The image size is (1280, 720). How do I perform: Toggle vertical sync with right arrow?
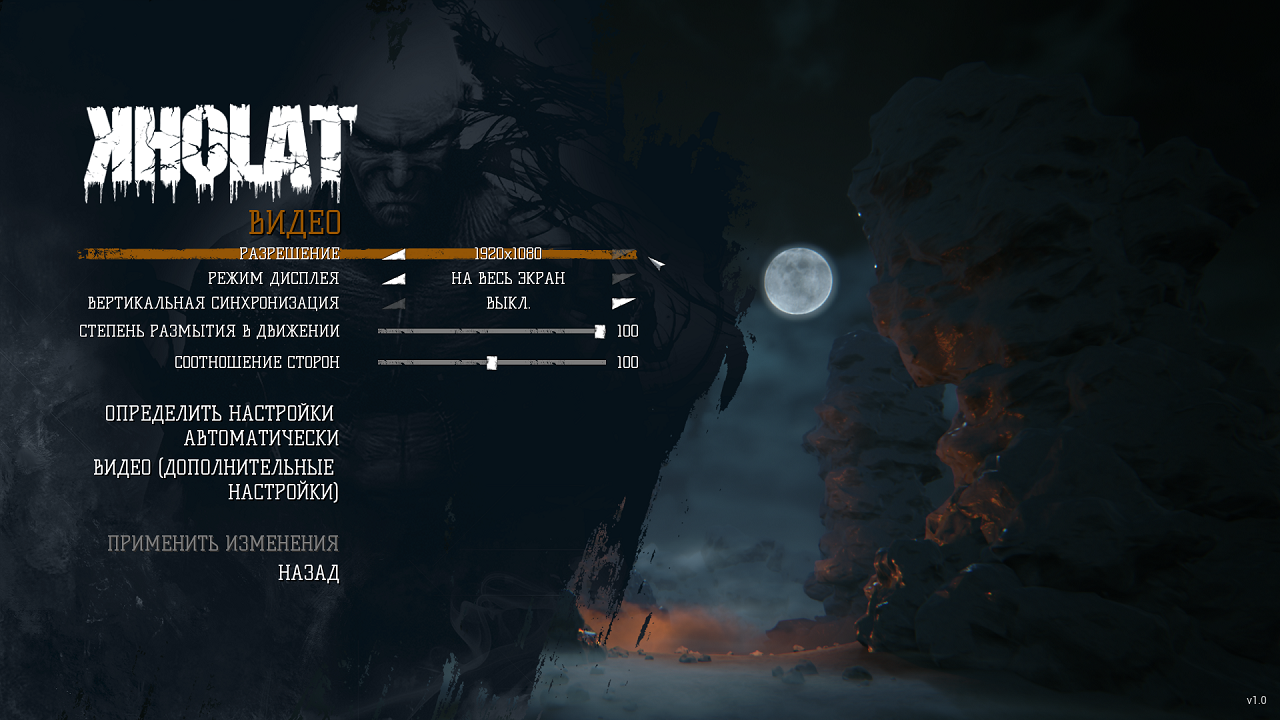pyautogui.click(x=624, y=303)
